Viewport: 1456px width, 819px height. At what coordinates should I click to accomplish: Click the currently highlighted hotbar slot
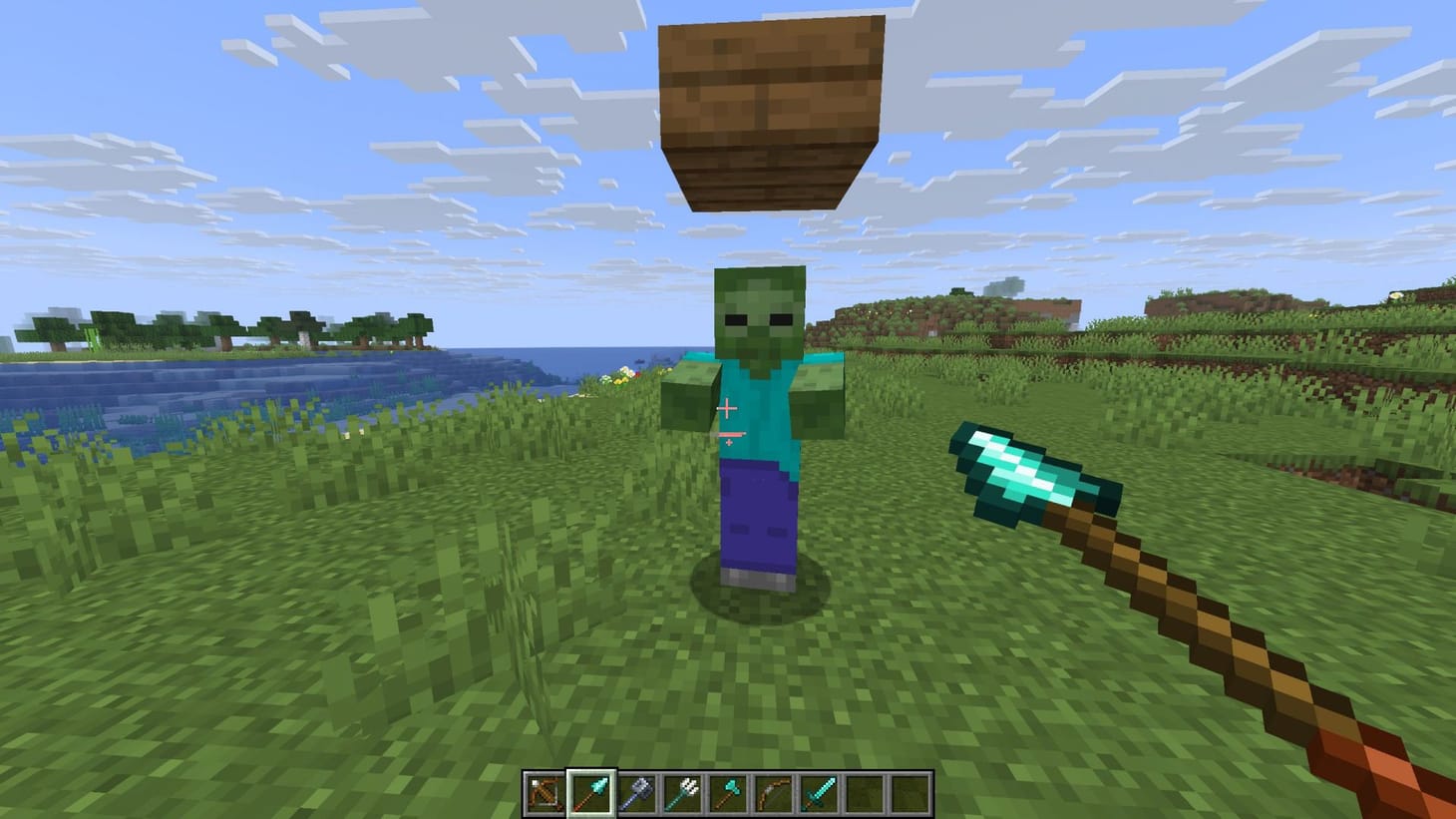[x=588, y=791]
